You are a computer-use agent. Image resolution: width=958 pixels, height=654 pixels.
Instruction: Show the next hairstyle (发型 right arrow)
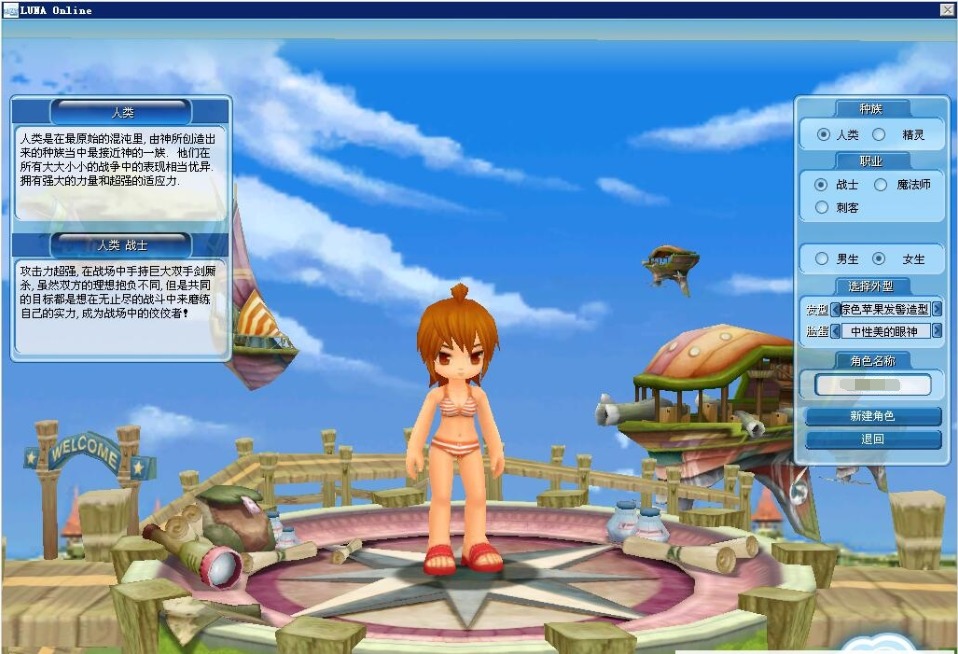tap(937, 309)
